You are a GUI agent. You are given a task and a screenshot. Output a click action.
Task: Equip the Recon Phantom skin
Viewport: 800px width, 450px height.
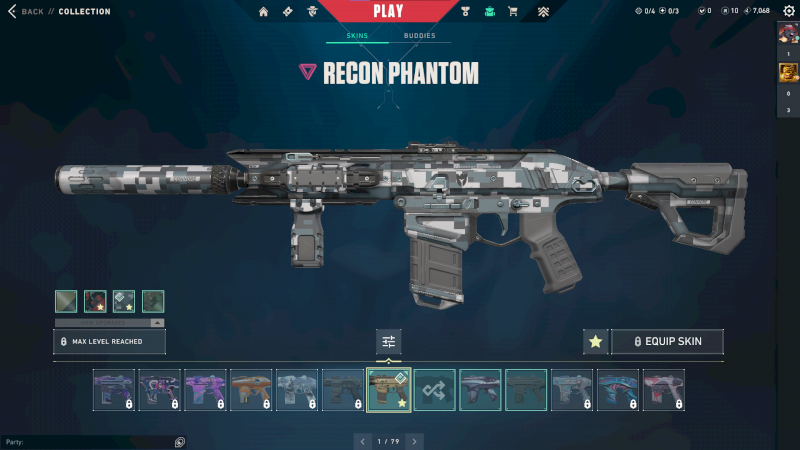click(667, 342)
